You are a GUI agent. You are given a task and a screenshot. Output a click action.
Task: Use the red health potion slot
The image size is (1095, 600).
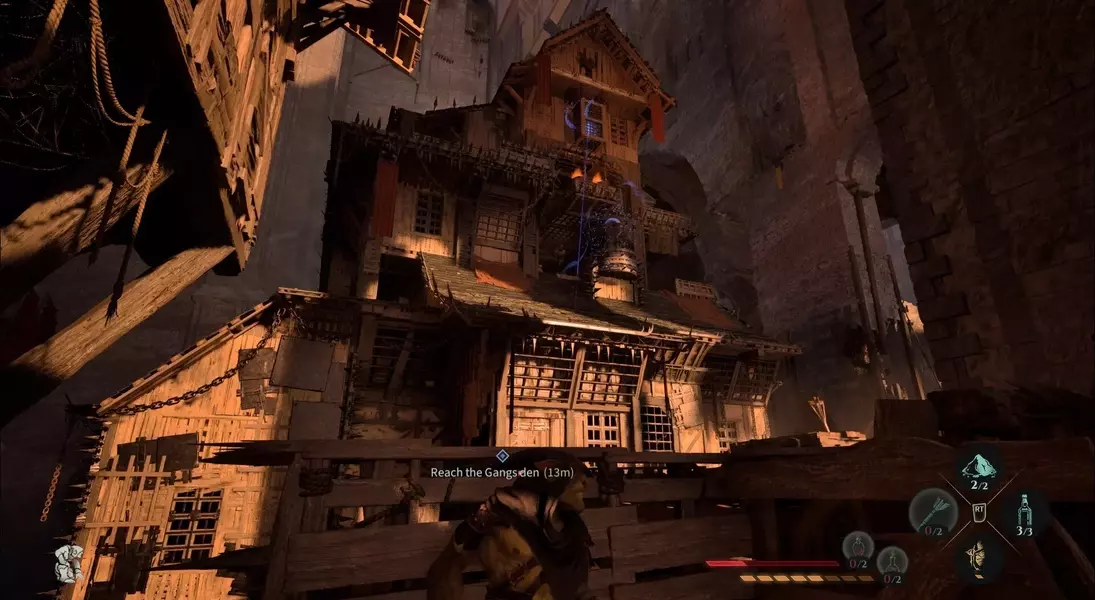(857, 547)
